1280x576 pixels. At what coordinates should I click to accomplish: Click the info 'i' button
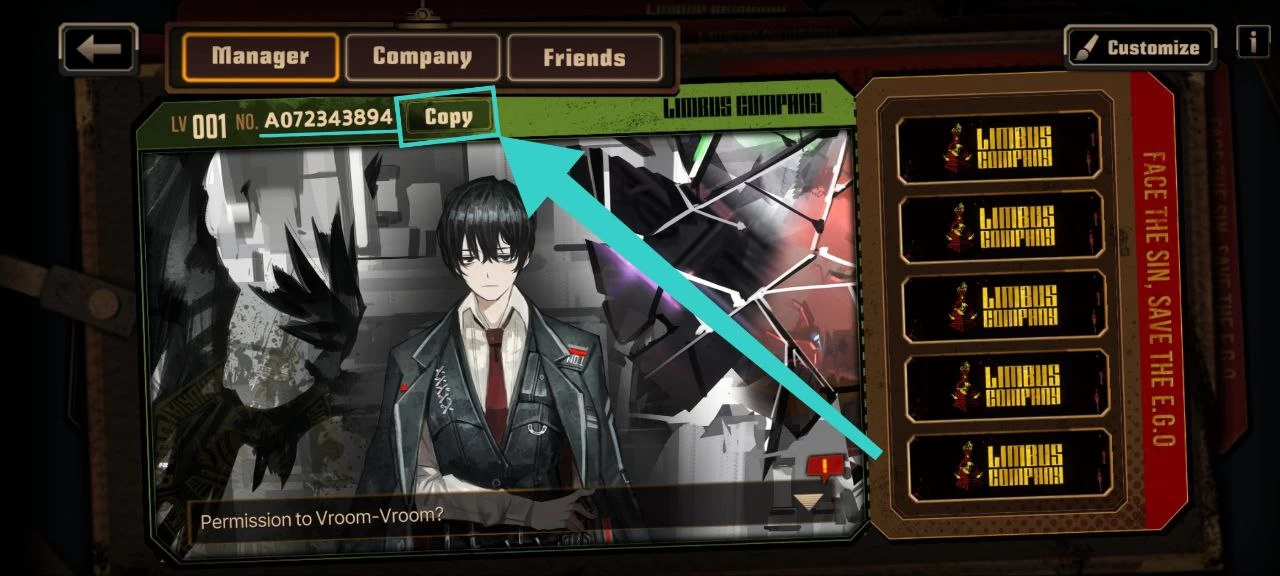[x=1252, y=42]
